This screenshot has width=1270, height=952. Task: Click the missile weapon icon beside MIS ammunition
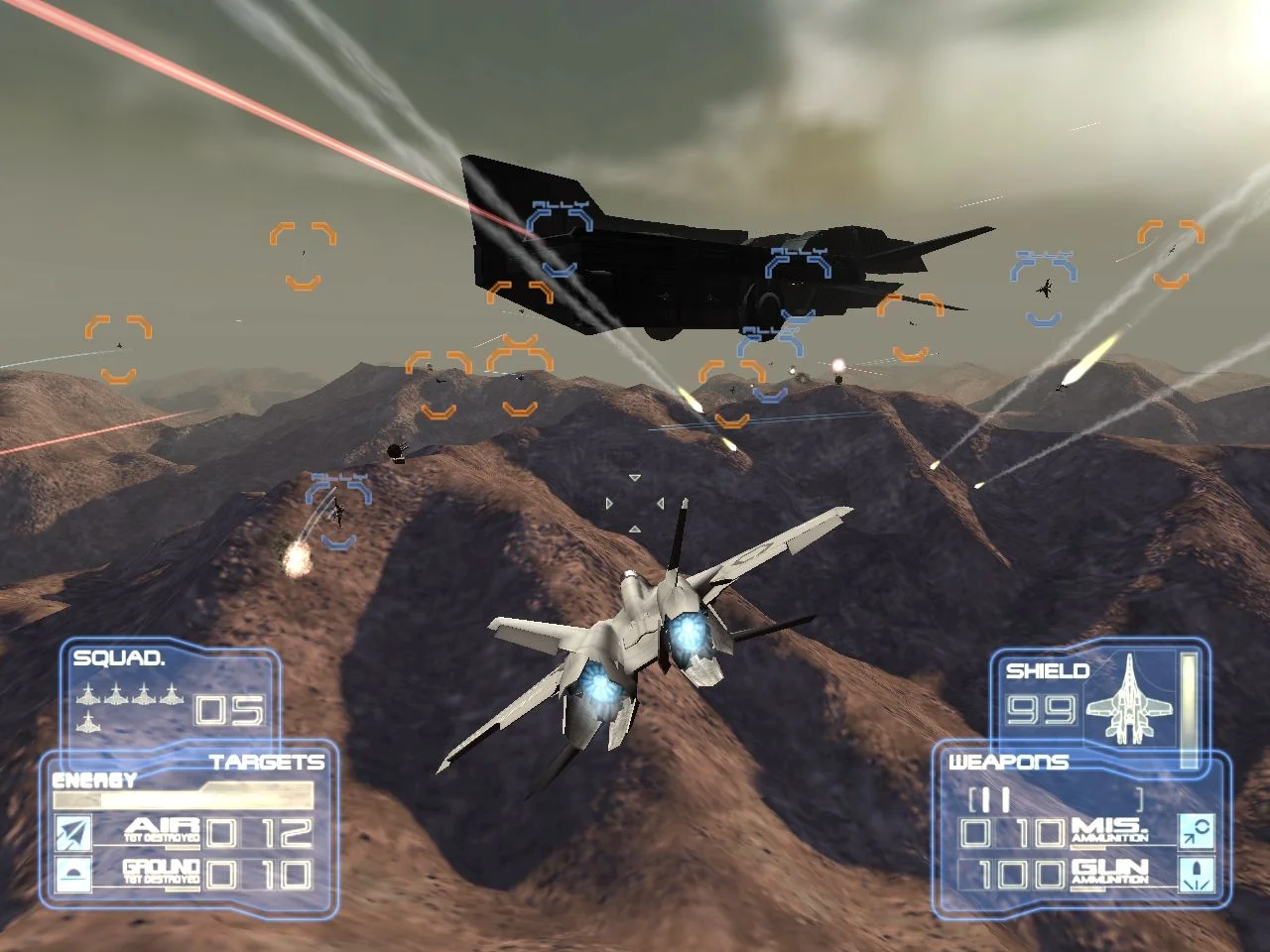[1197, 830]
